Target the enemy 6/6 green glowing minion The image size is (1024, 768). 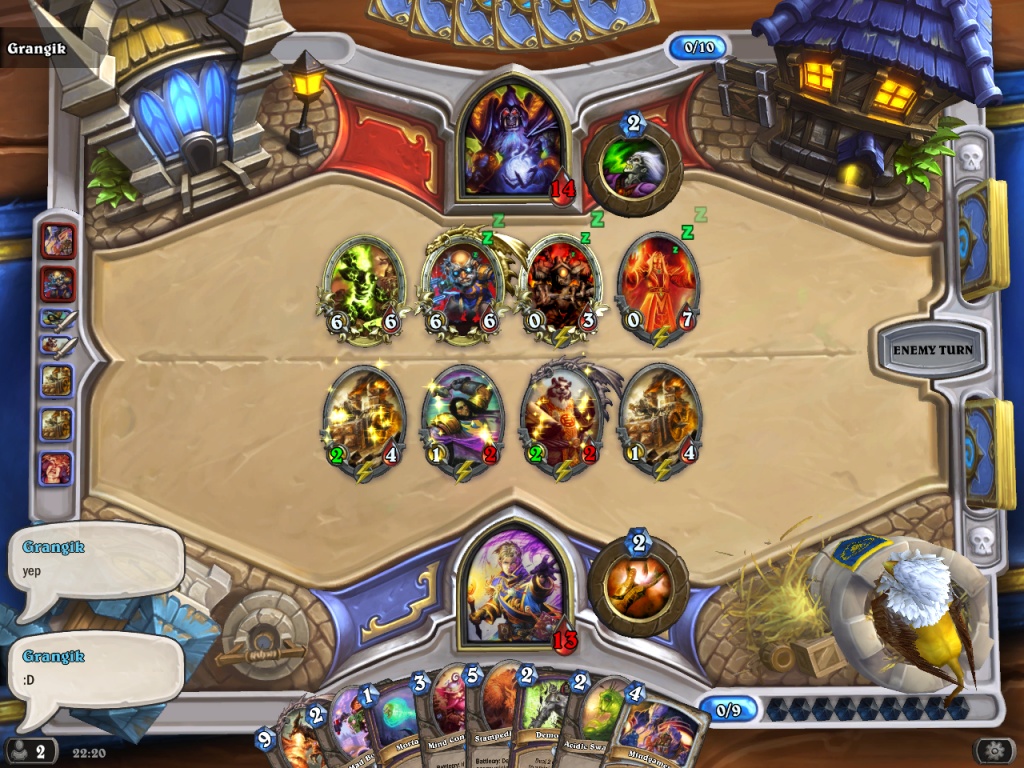pos(363,285)
